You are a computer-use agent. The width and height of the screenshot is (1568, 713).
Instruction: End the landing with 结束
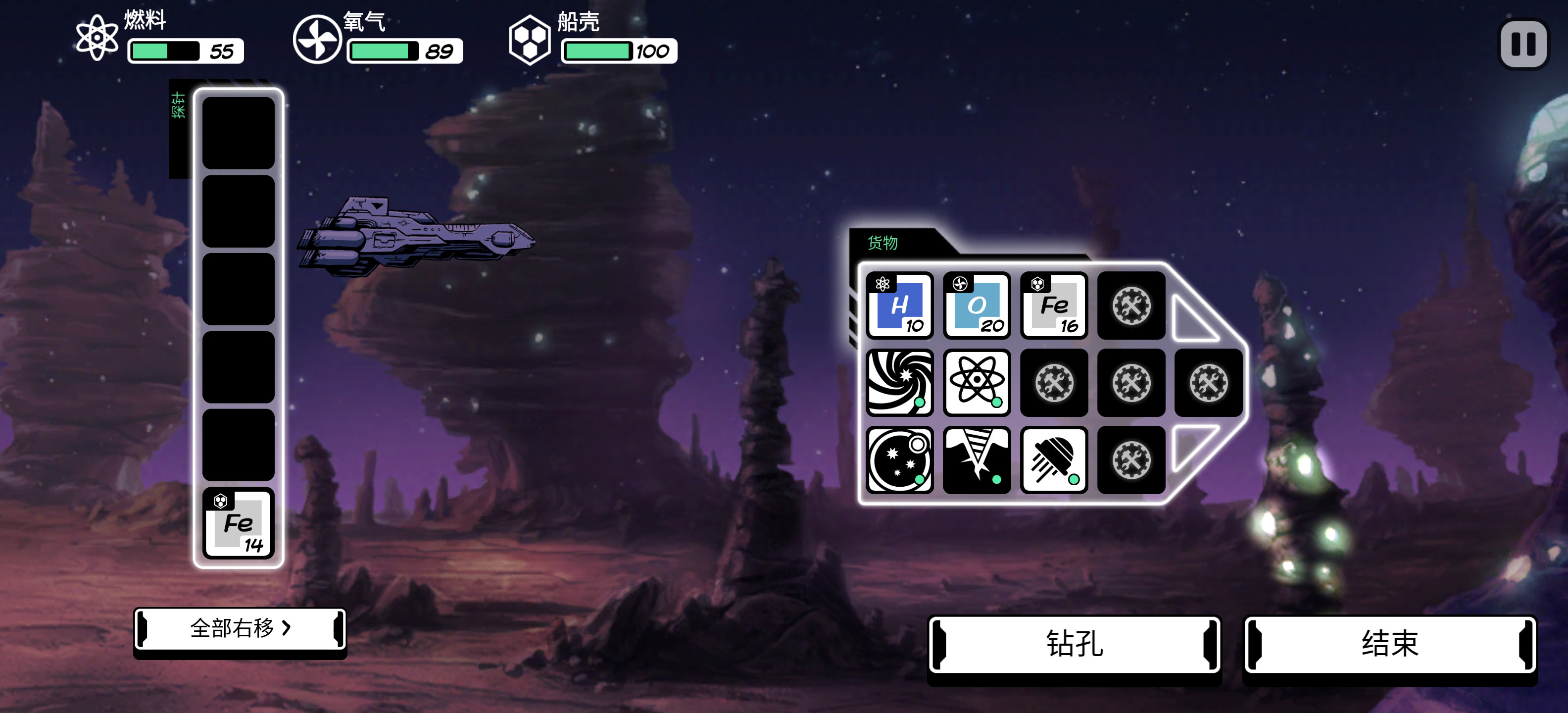click(1390, 644)
